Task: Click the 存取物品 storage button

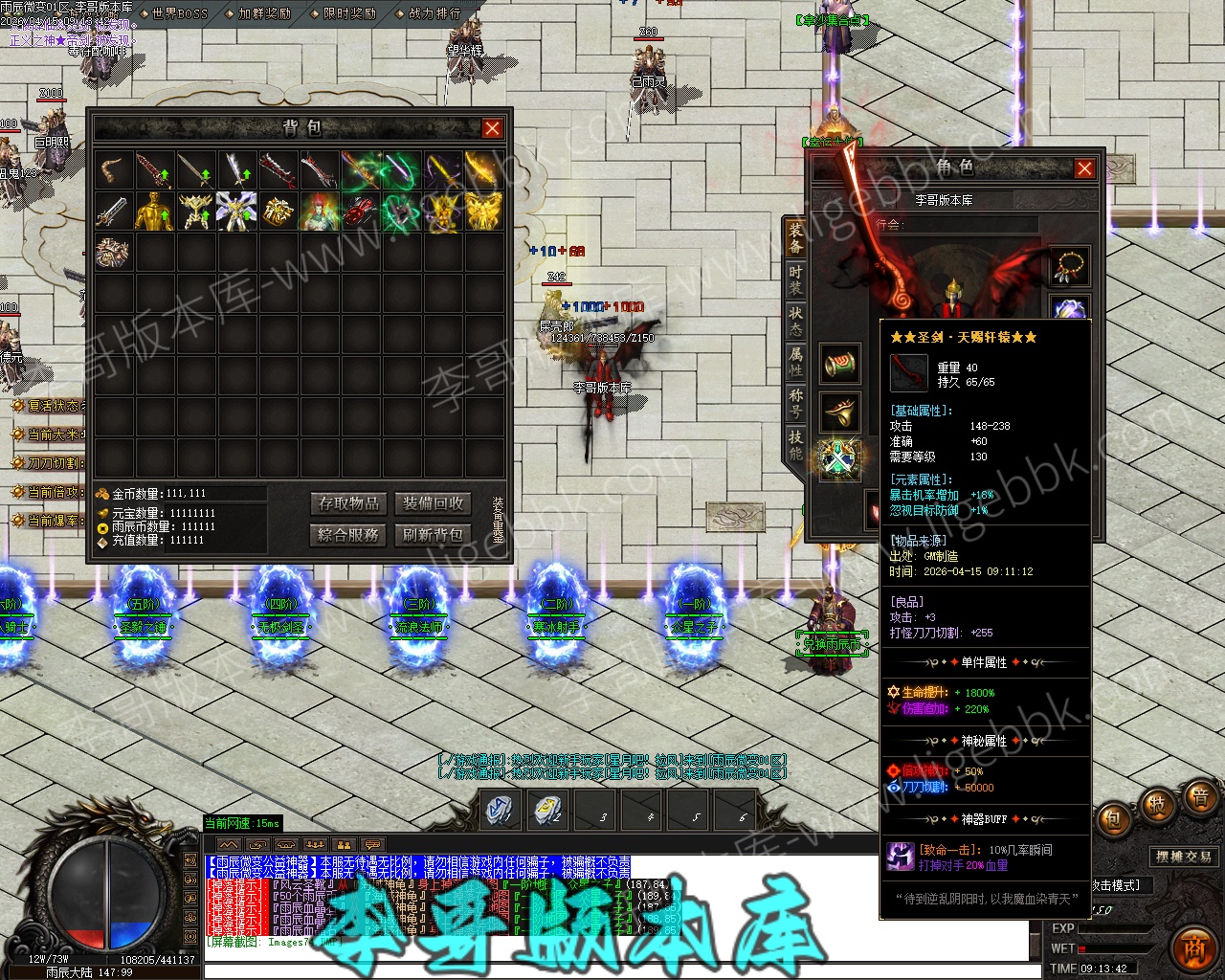Action: tap(349, 503)
